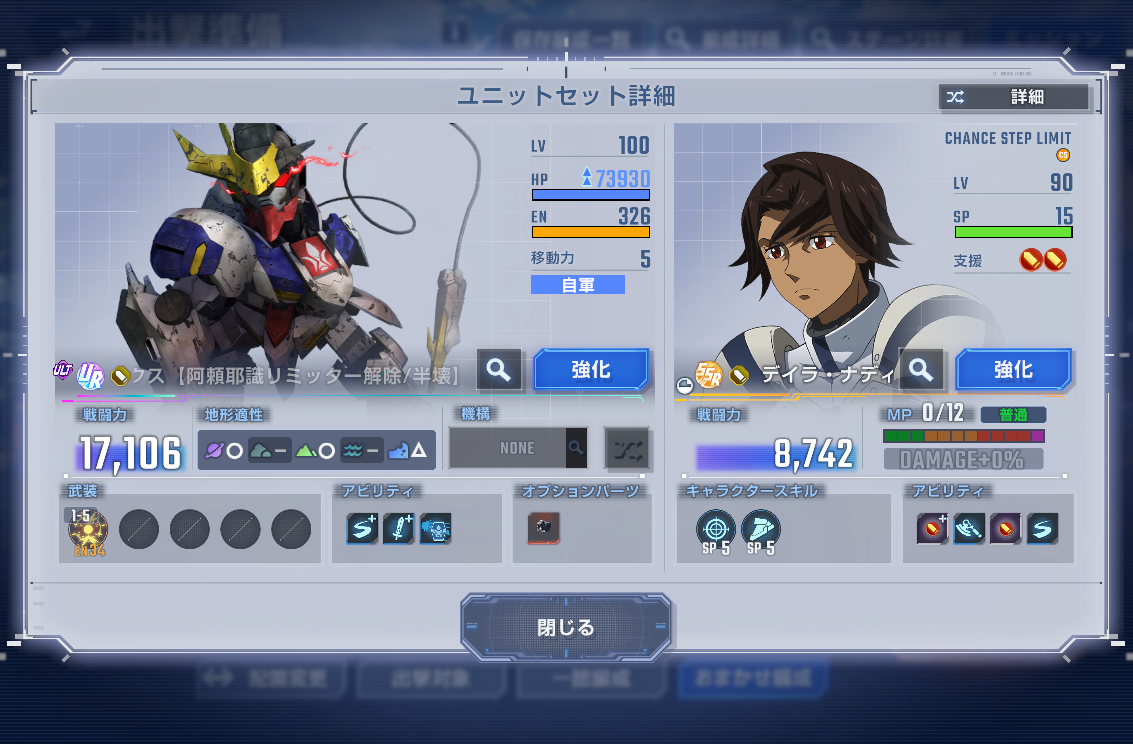Close the unit set details dialog
The image size is (1133, 744).
565,627
